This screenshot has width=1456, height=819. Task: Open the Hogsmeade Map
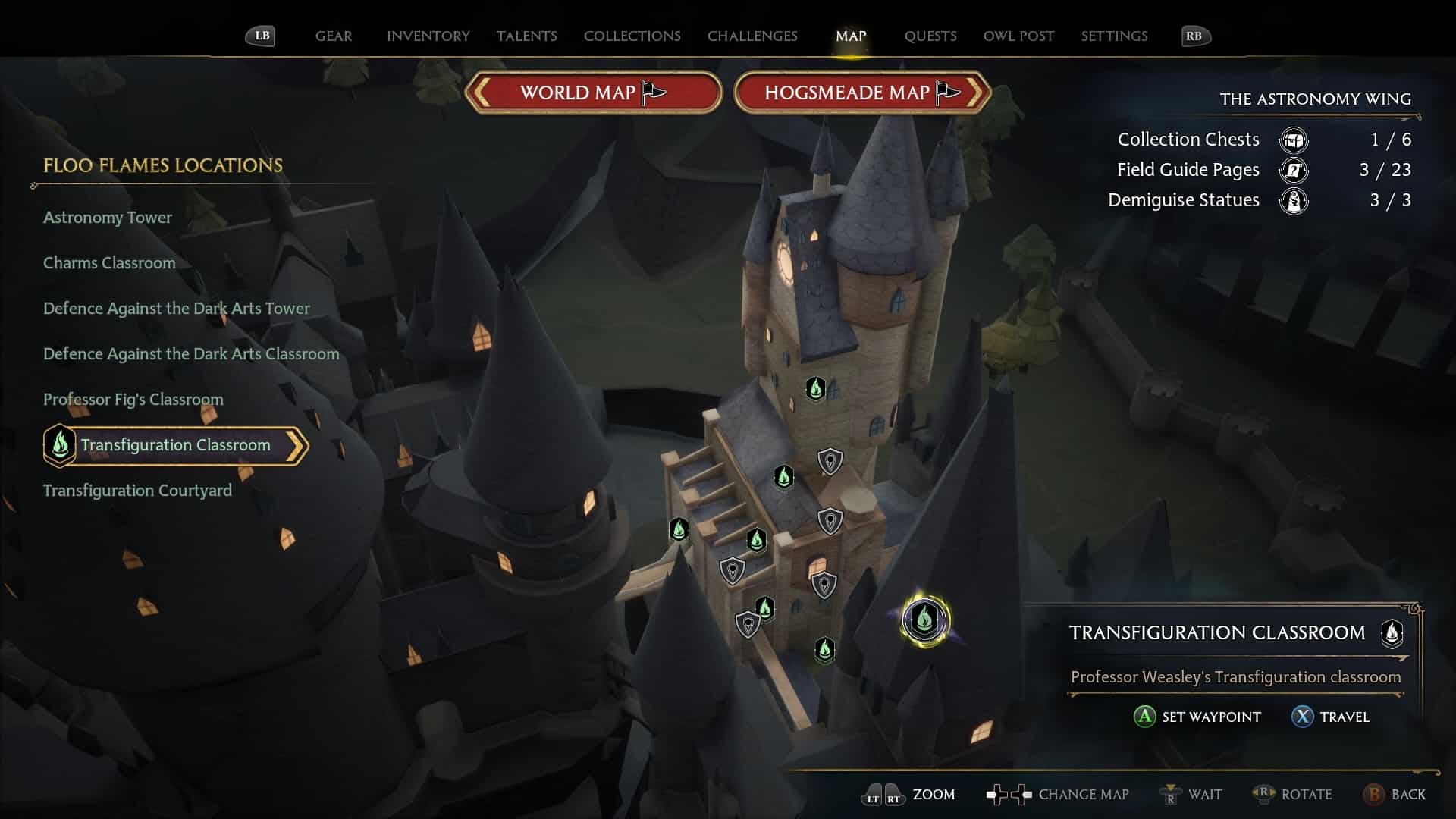coord(862,93)
